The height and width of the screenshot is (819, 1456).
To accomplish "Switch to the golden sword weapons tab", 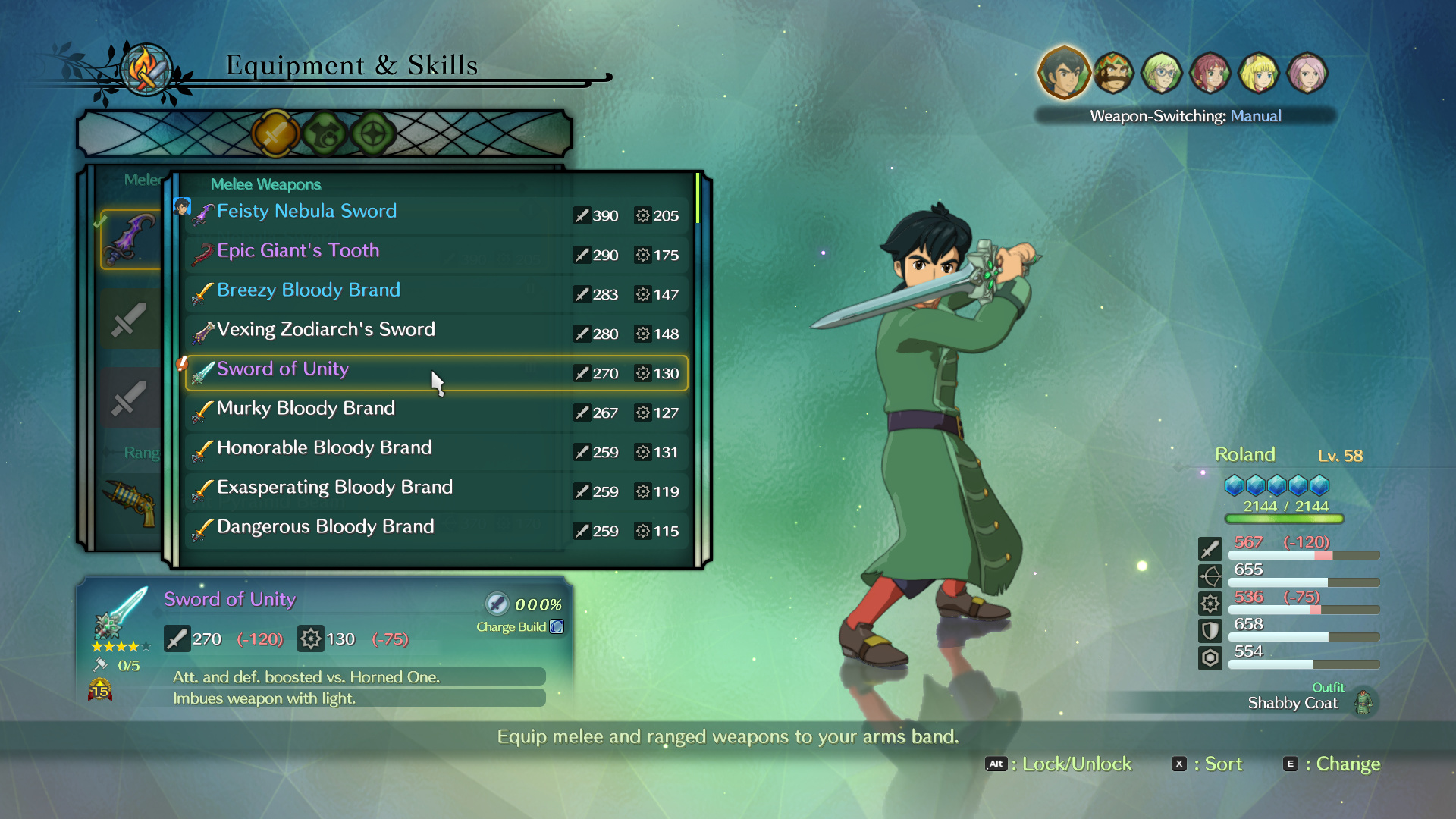I will click(275, 134).
